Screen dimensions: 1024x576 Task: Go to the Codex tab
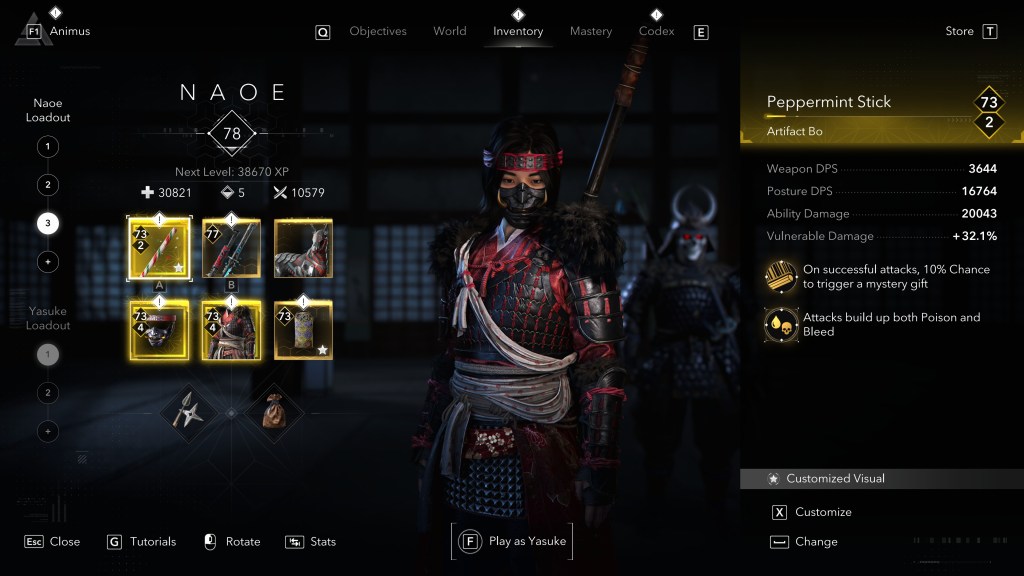tap(656, 31)
